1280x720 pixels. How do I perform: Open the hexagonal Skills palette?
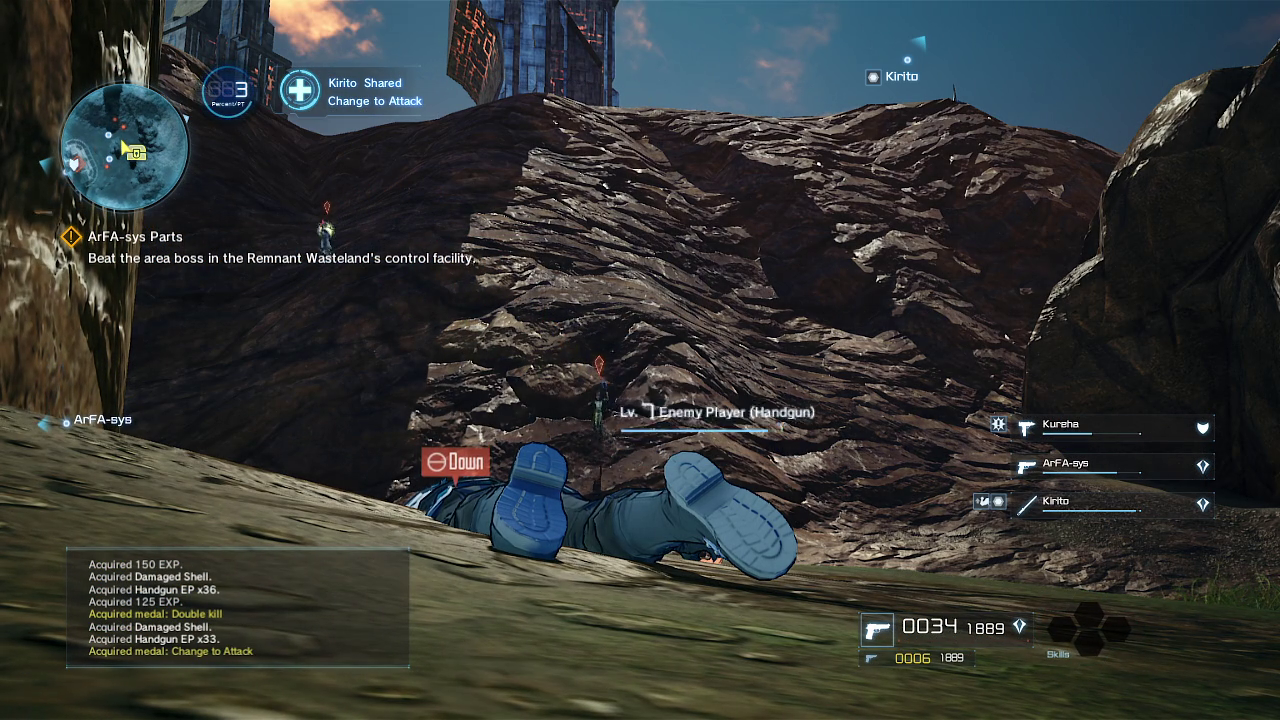(1088, 630)
